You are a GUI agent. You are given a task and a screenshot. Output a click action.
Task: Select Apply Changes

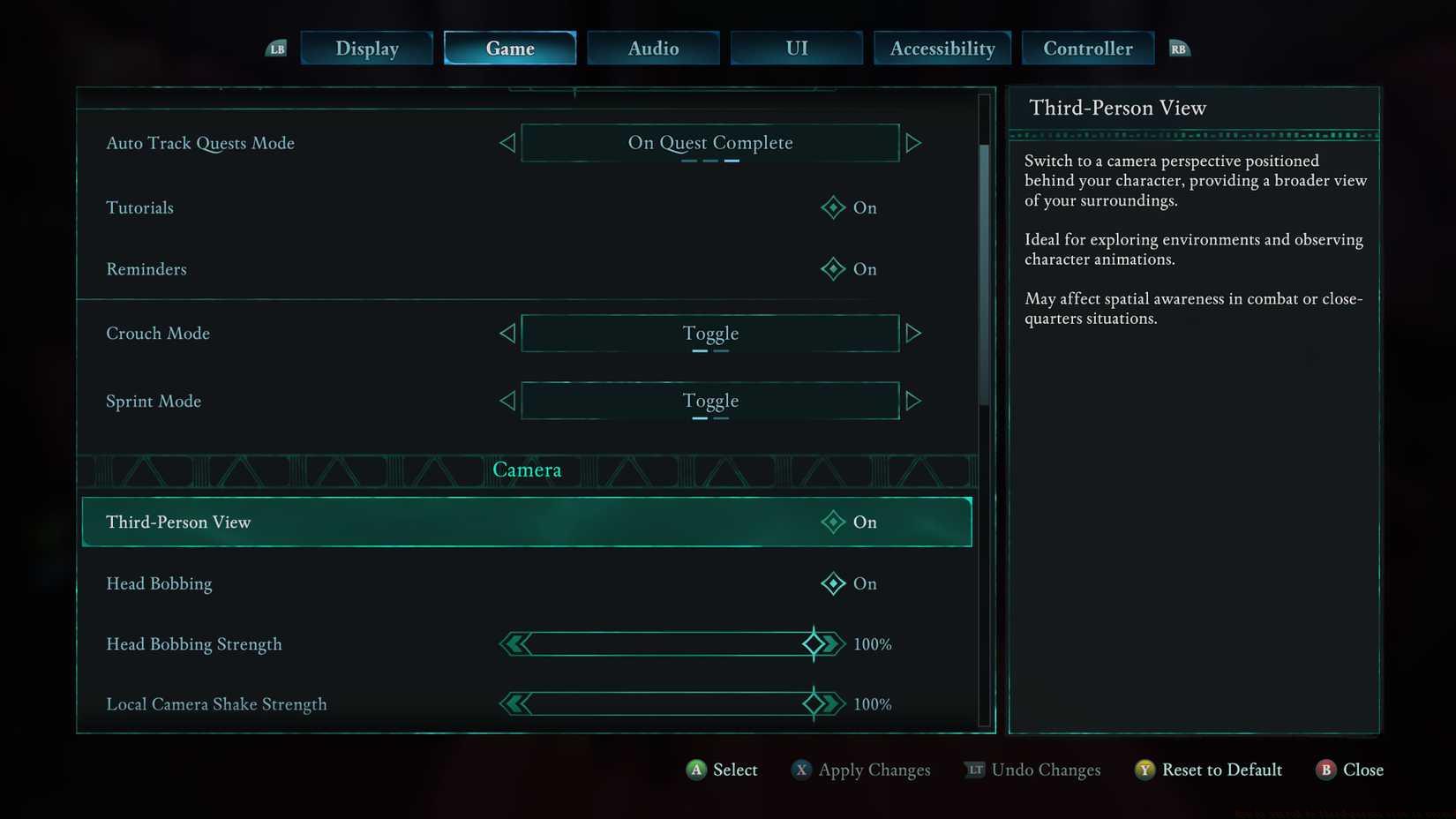(874, 770)
